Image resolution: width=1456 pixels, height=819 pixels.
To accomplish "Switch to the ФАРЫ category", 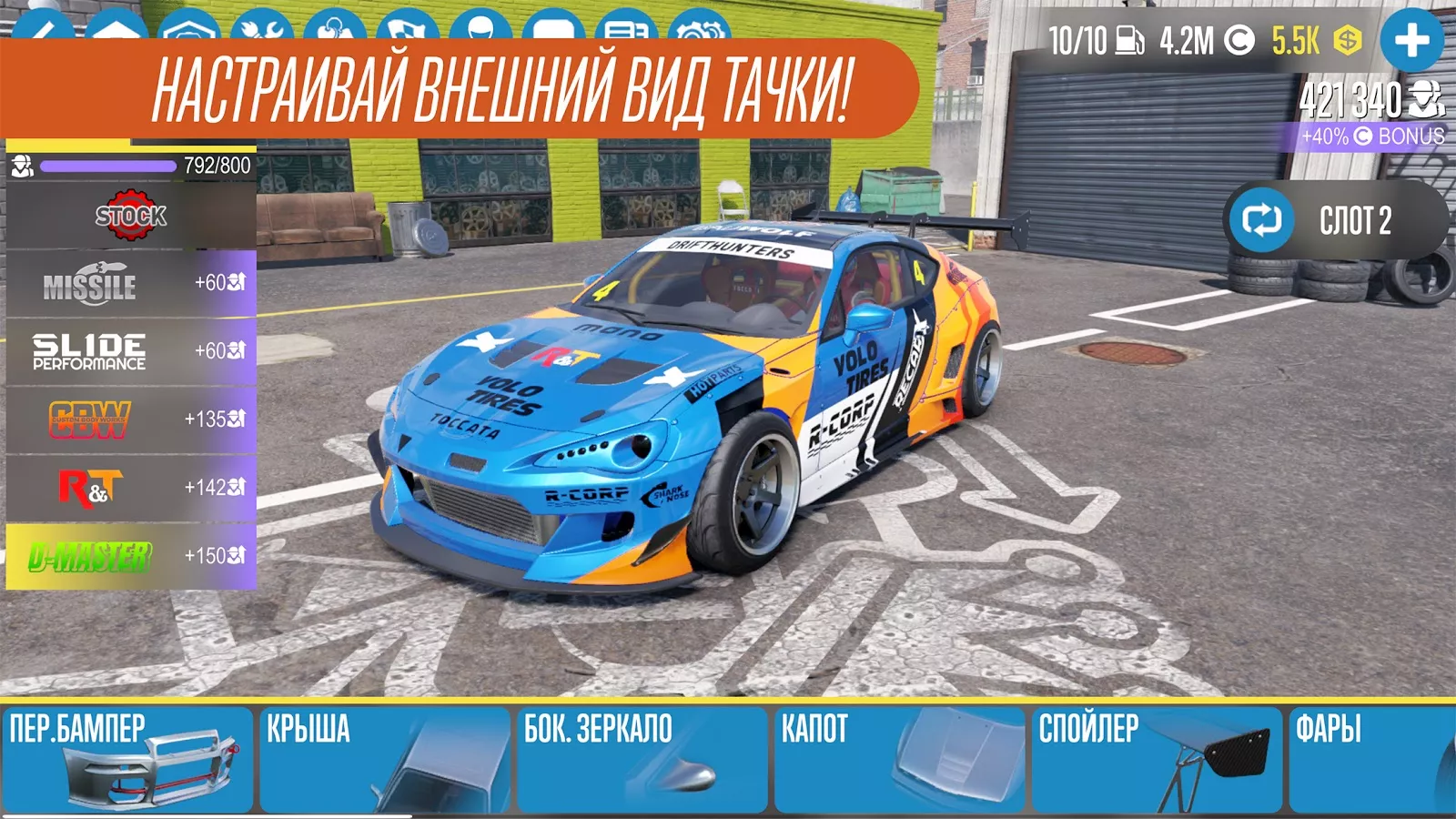I will pos(1371,759).
